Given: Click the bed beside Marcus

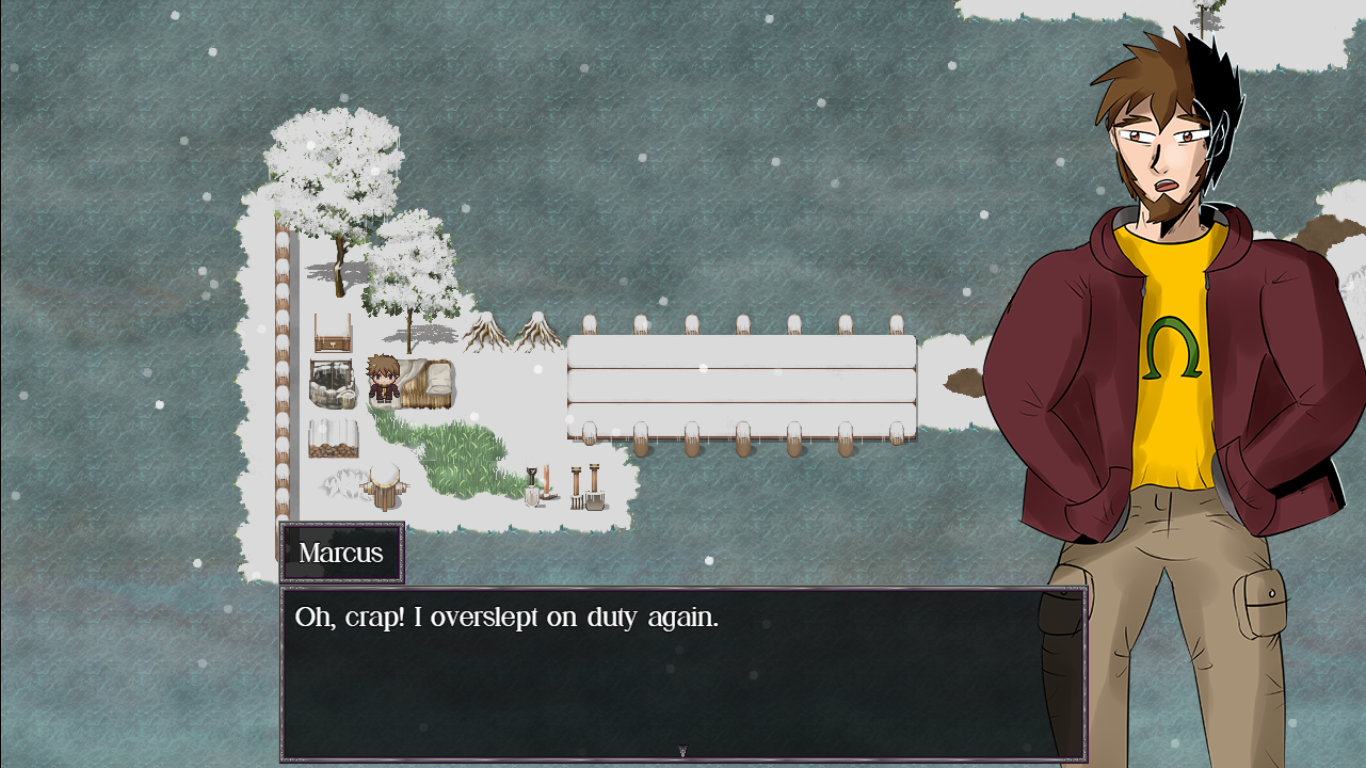Looking at the screenshot, I should click(428, 382).
